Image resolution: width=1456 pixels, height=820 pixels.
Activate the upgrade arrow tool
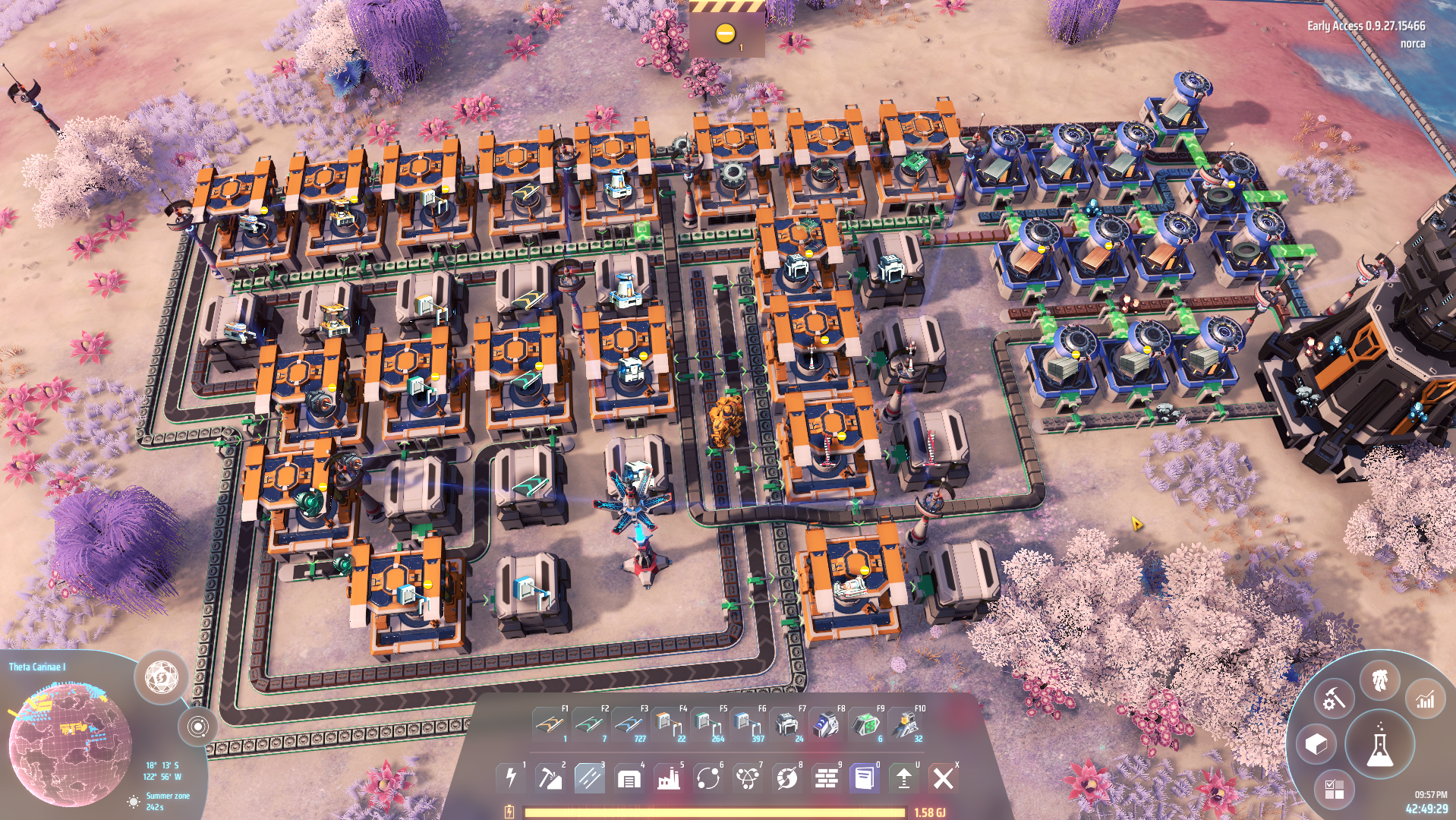point(903,777)
